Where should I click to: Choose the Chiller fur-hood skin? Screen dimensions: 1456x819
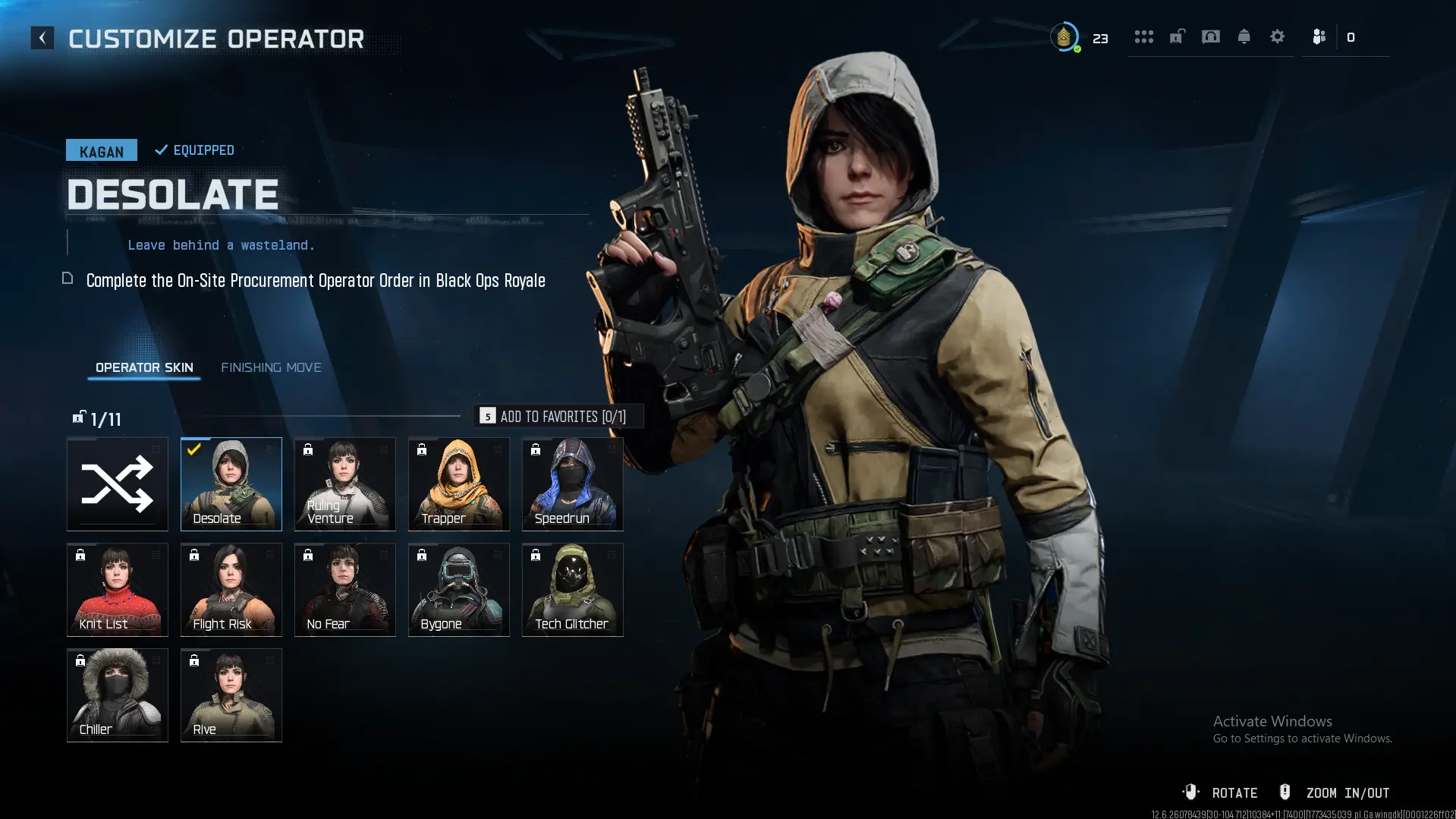coord(118,695)
